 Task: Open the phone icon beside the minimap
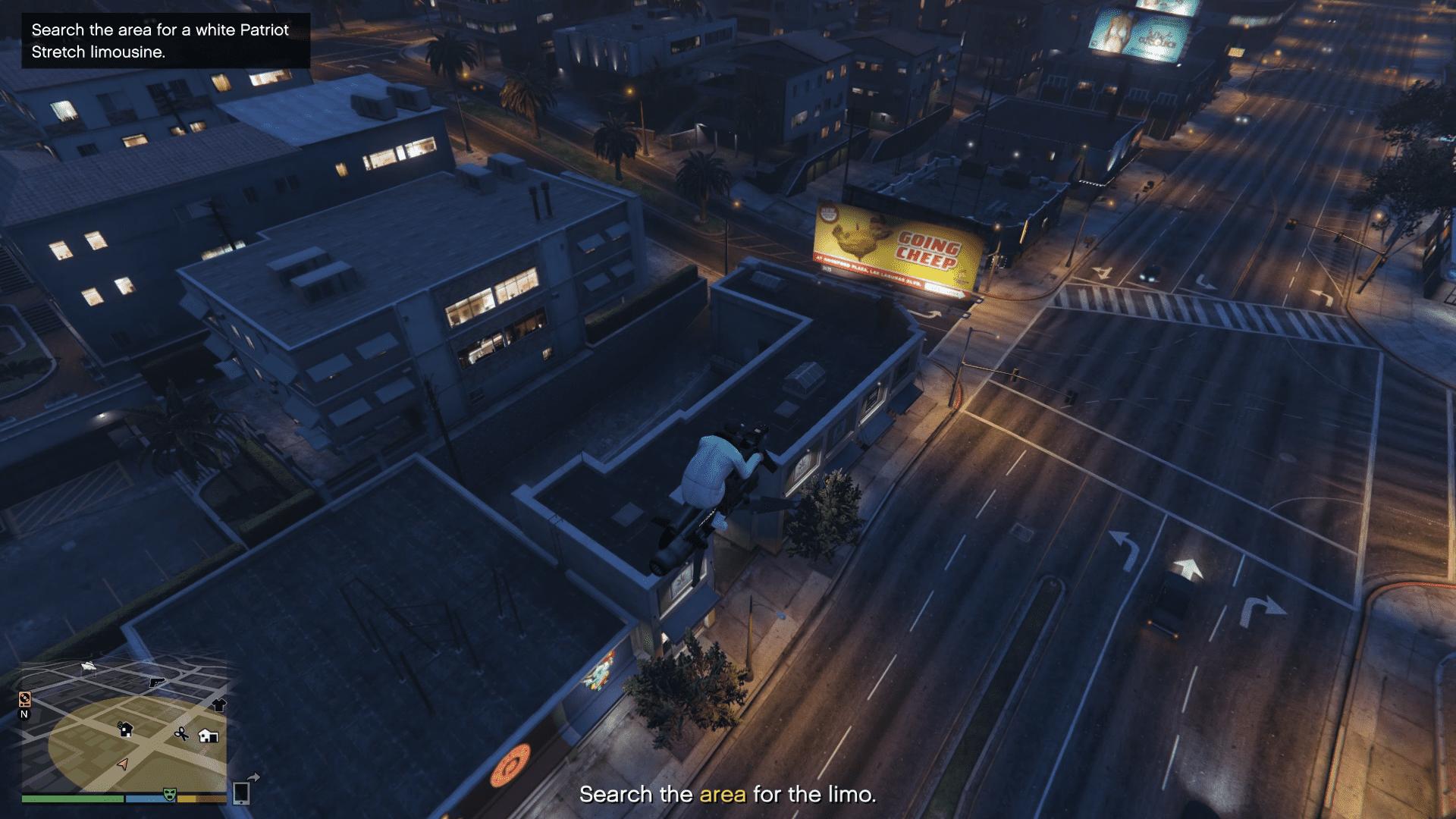242,792
